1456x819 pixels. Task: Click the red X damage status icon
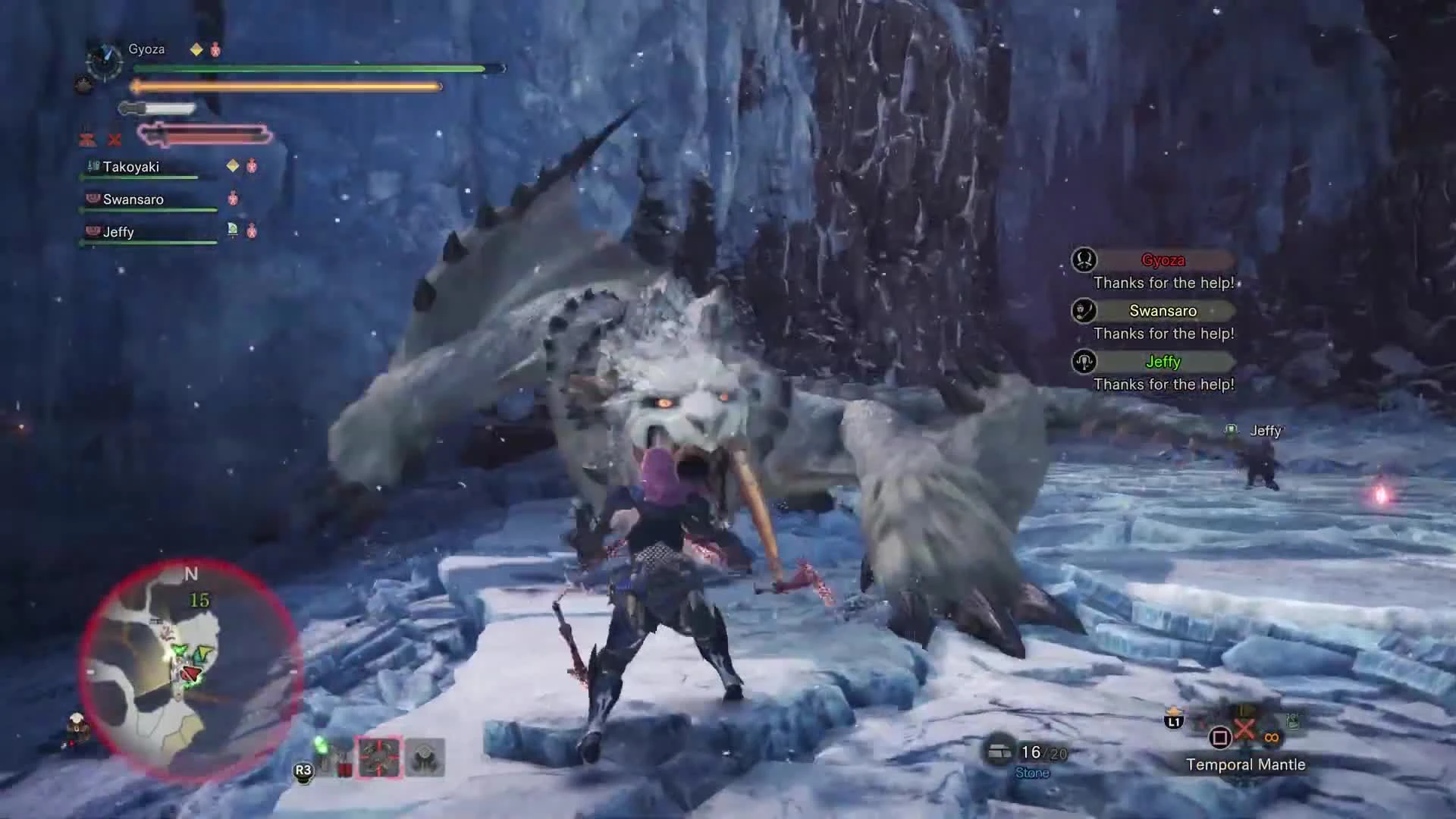[115, 140]
